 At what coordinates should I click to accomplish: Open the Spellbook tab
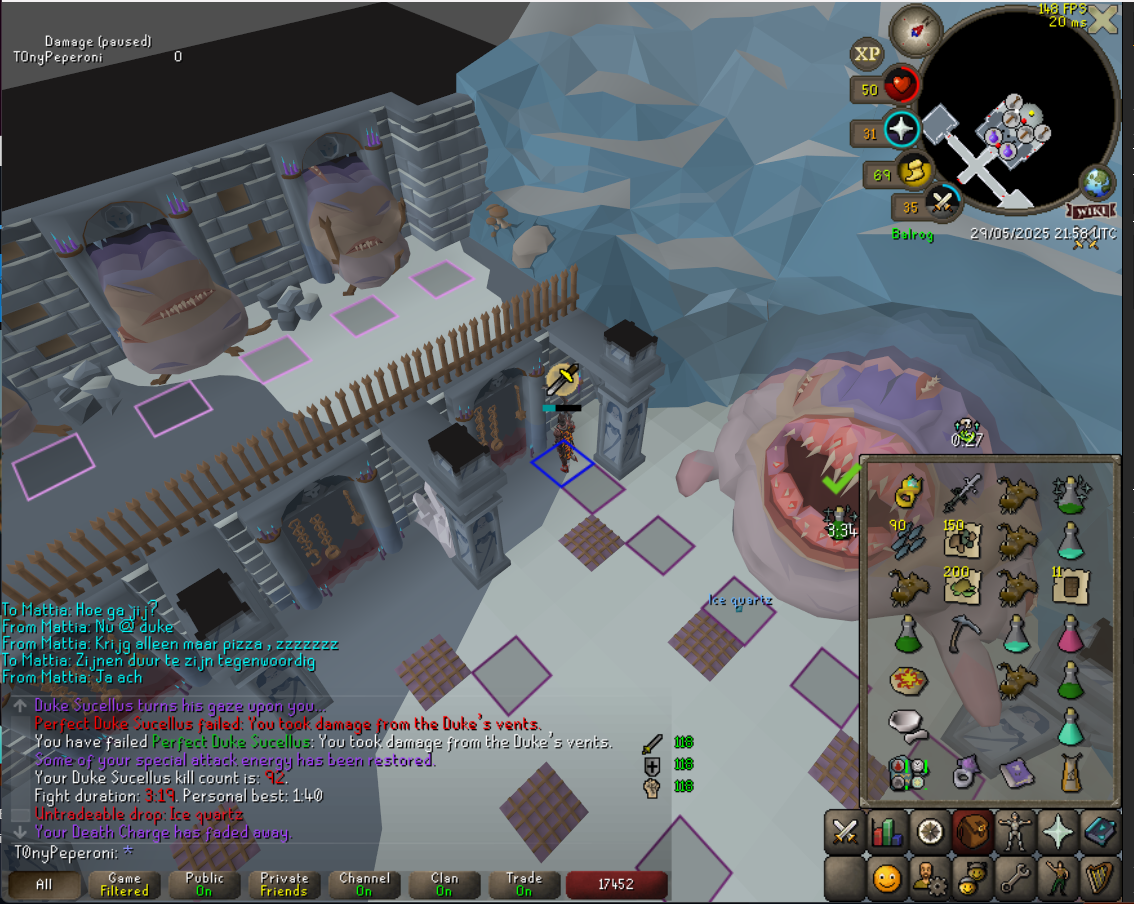1100,831
